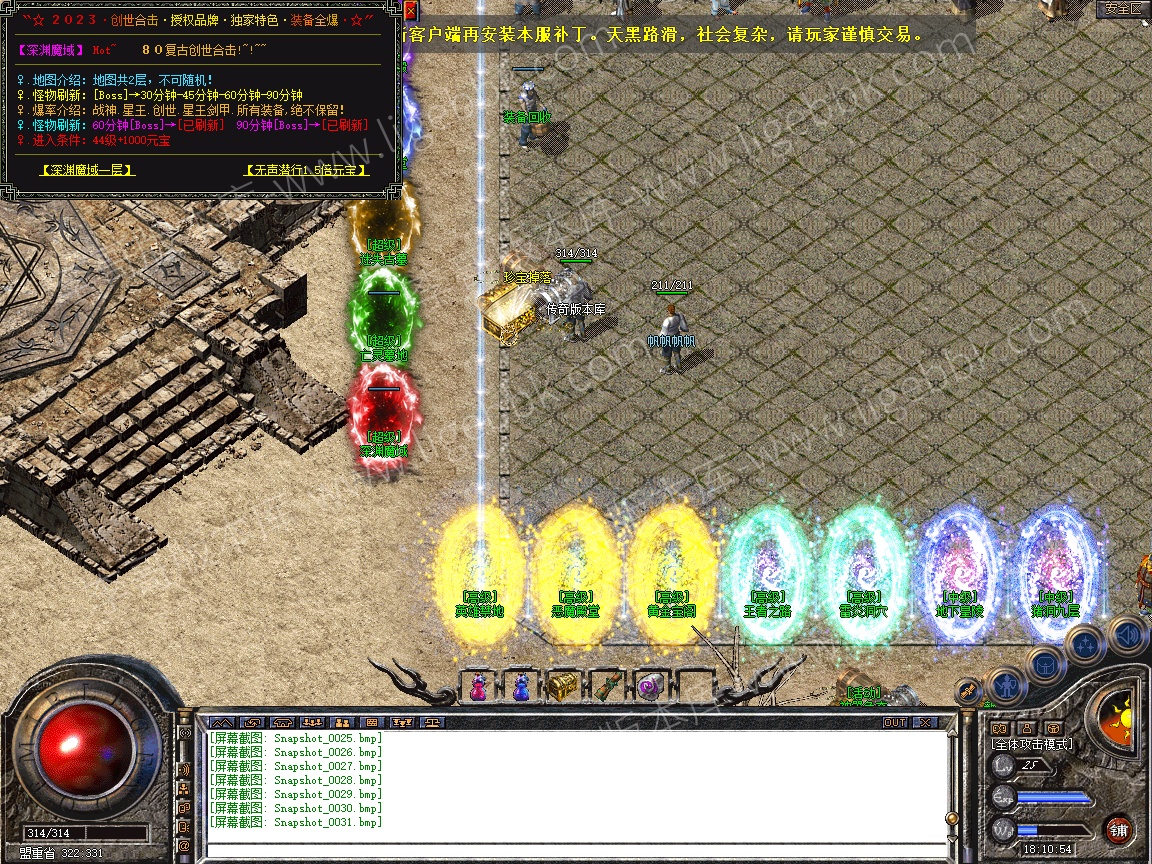
Task: Enter 深渊魔域一层 via the yellow link
Action: pyautogui.click(x=87, y=170)
